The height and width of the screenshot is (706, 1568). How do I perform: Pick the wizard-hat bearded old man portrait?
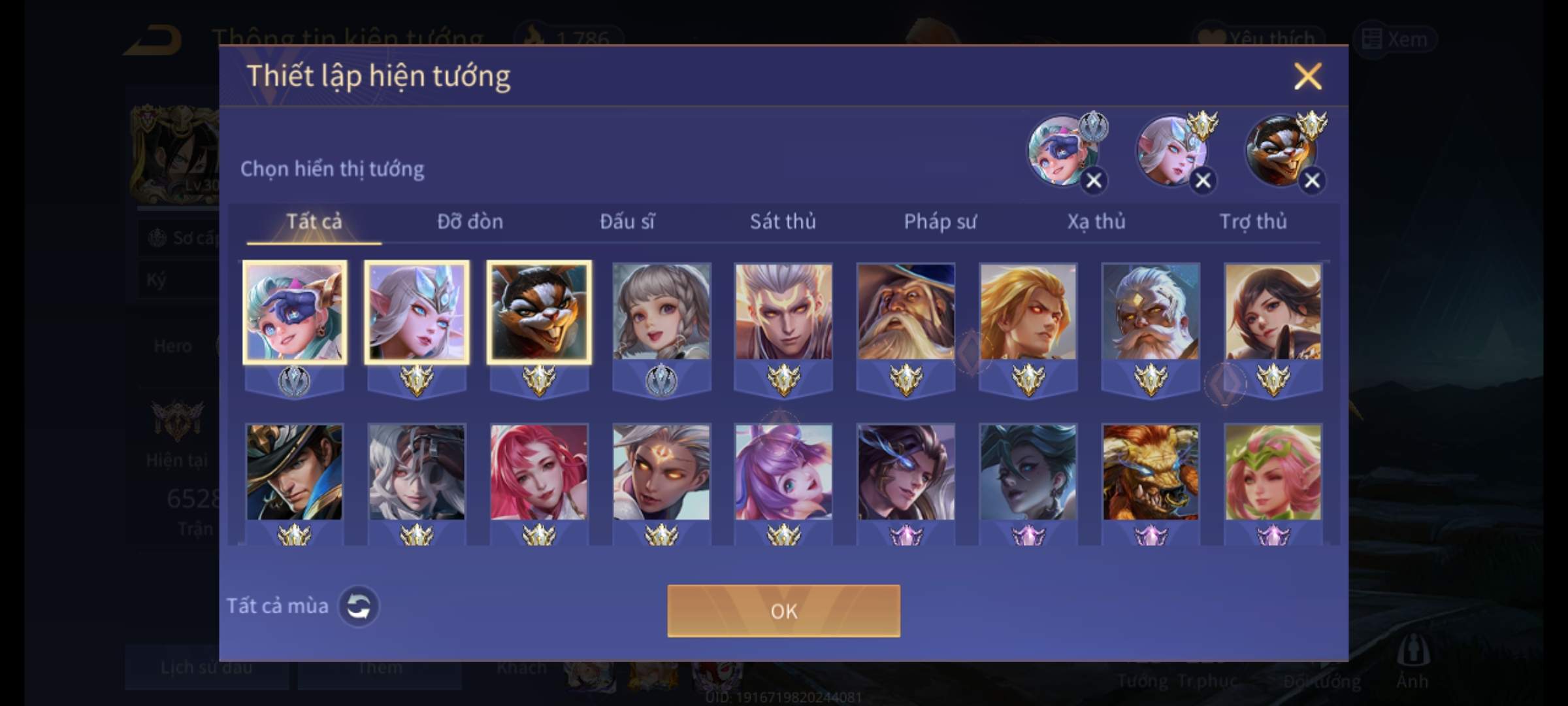click(906, 312)
